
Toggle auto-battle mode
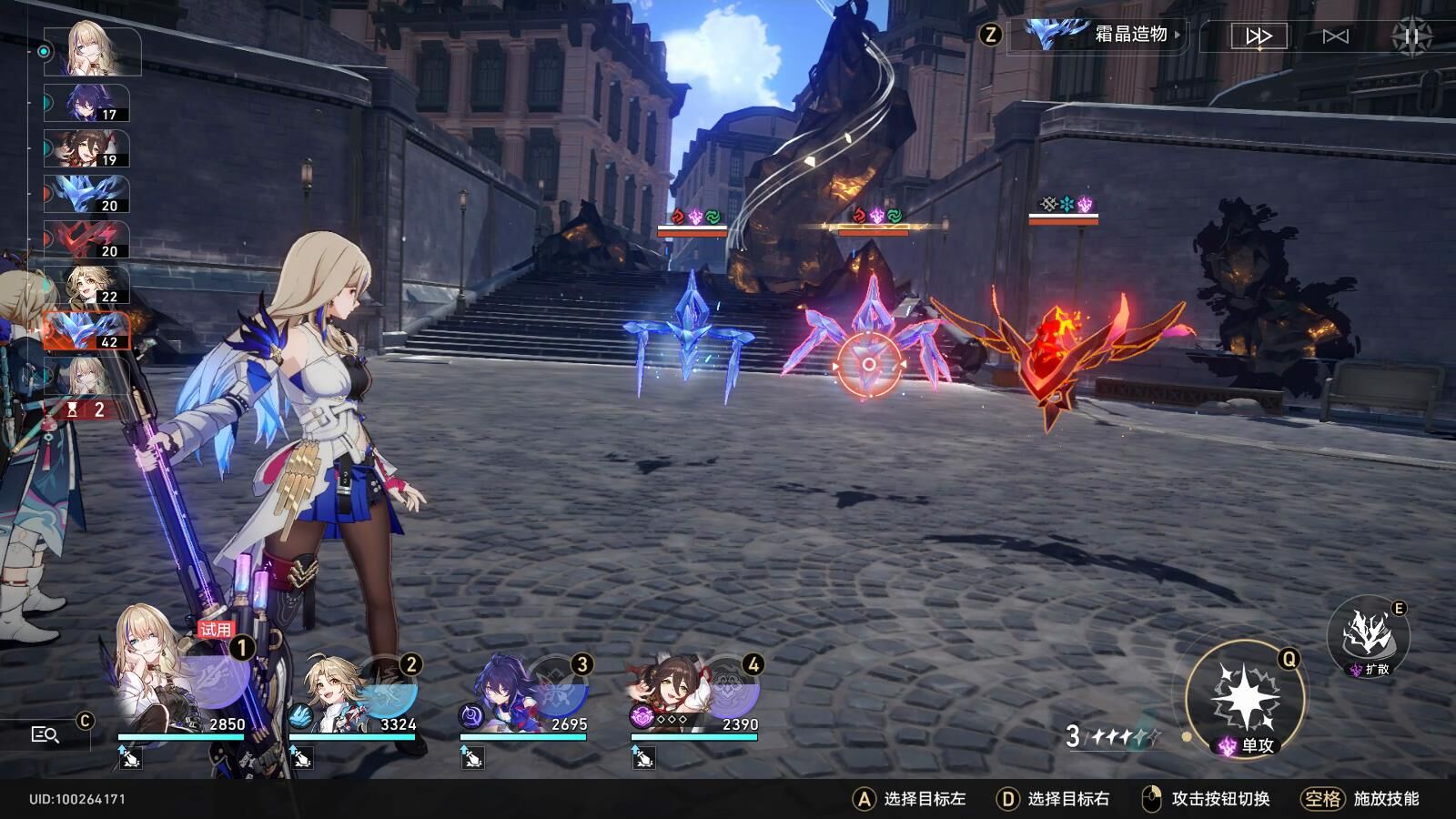pyautogui.click(x=1335, y=36)
